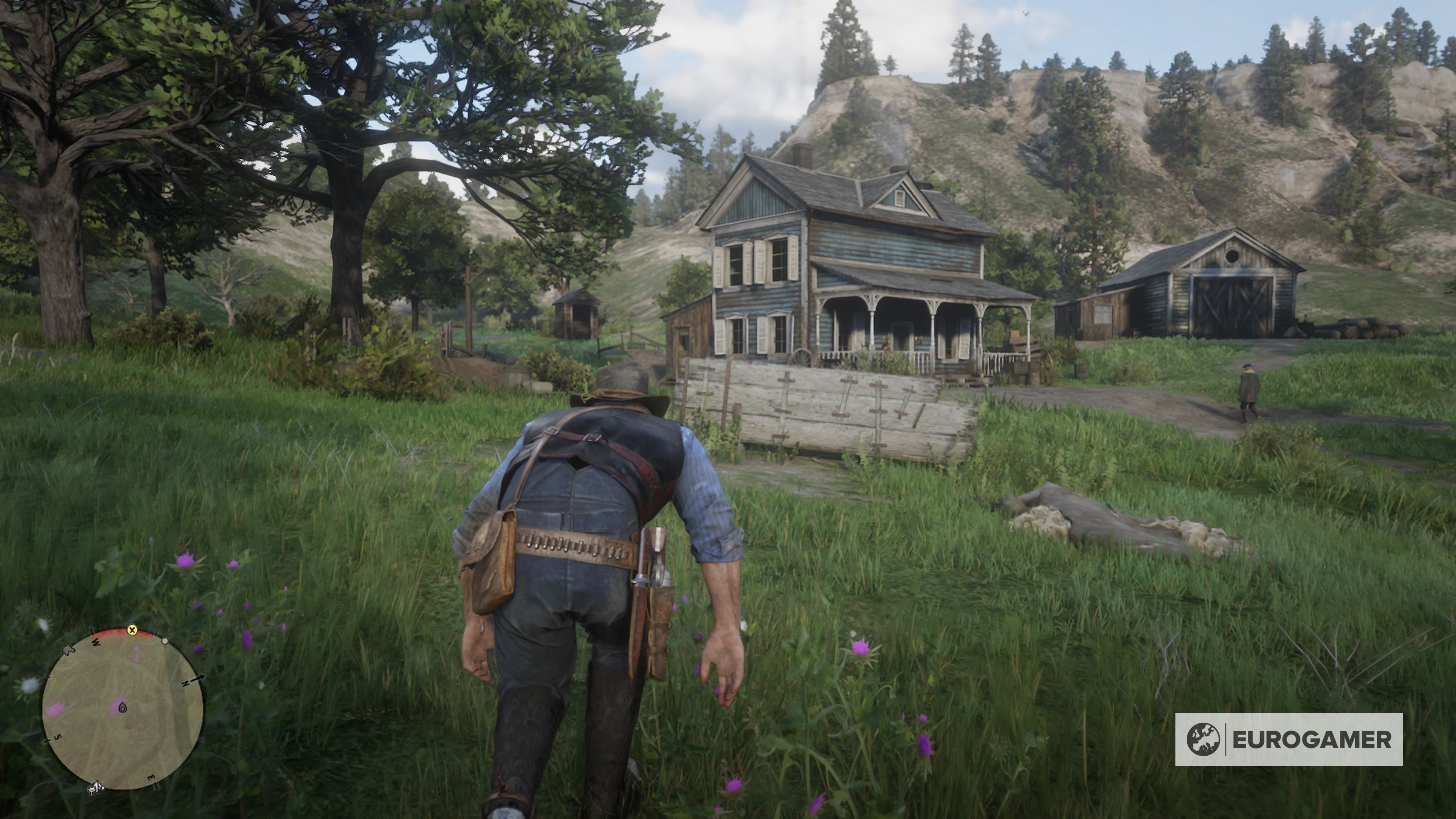This screenshot has height=819, width=1456.
Task: Expand the E compass heading marker
Action: click(152, 778)
